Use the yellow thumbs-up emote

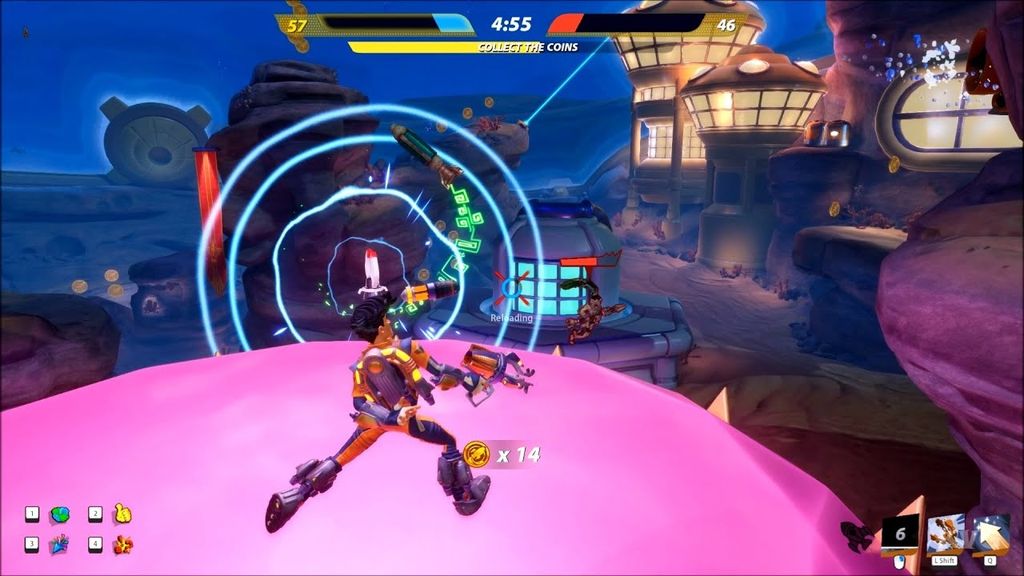pos(122,514)
